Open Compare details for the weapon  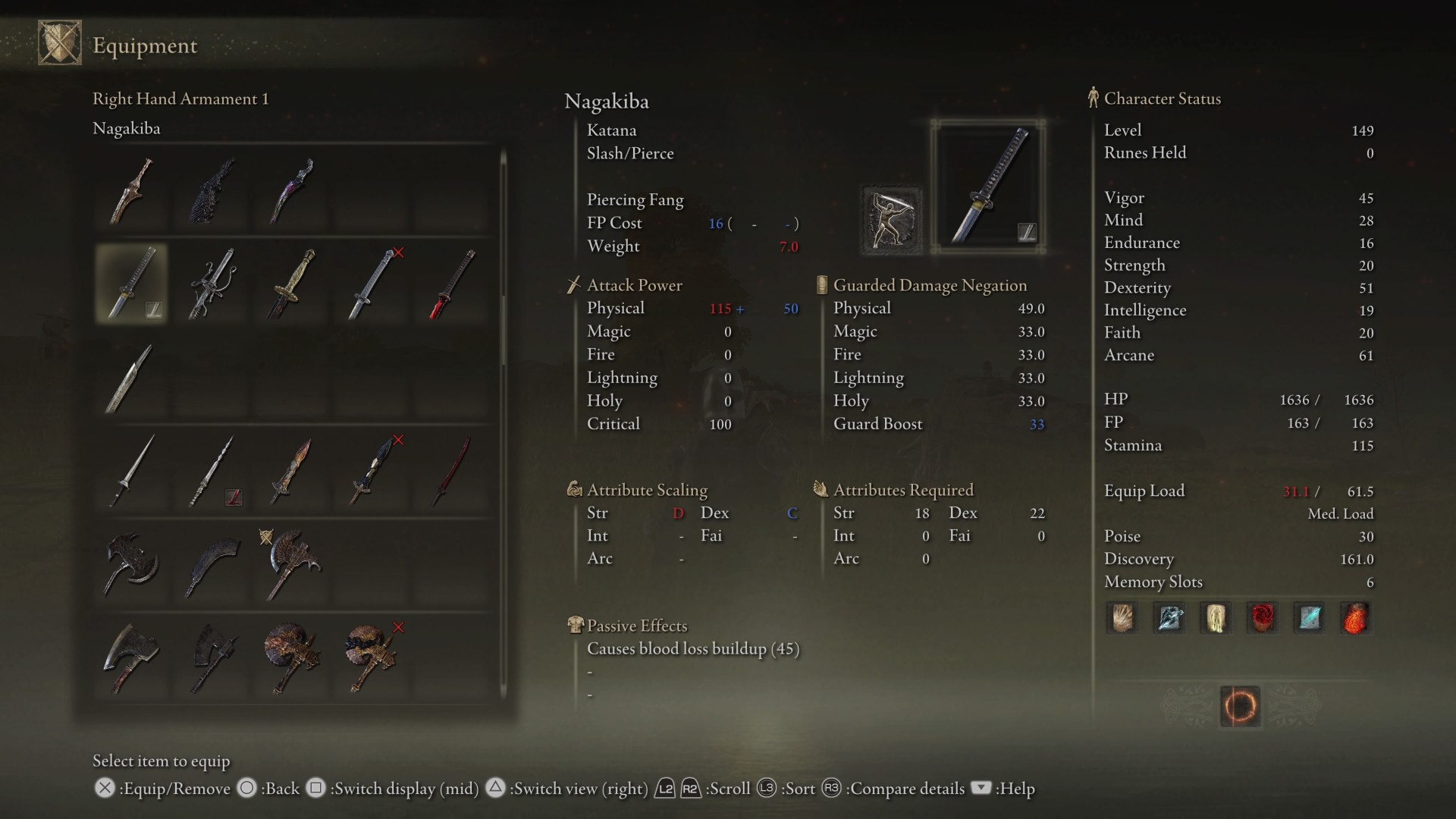[x=830, y=789]
